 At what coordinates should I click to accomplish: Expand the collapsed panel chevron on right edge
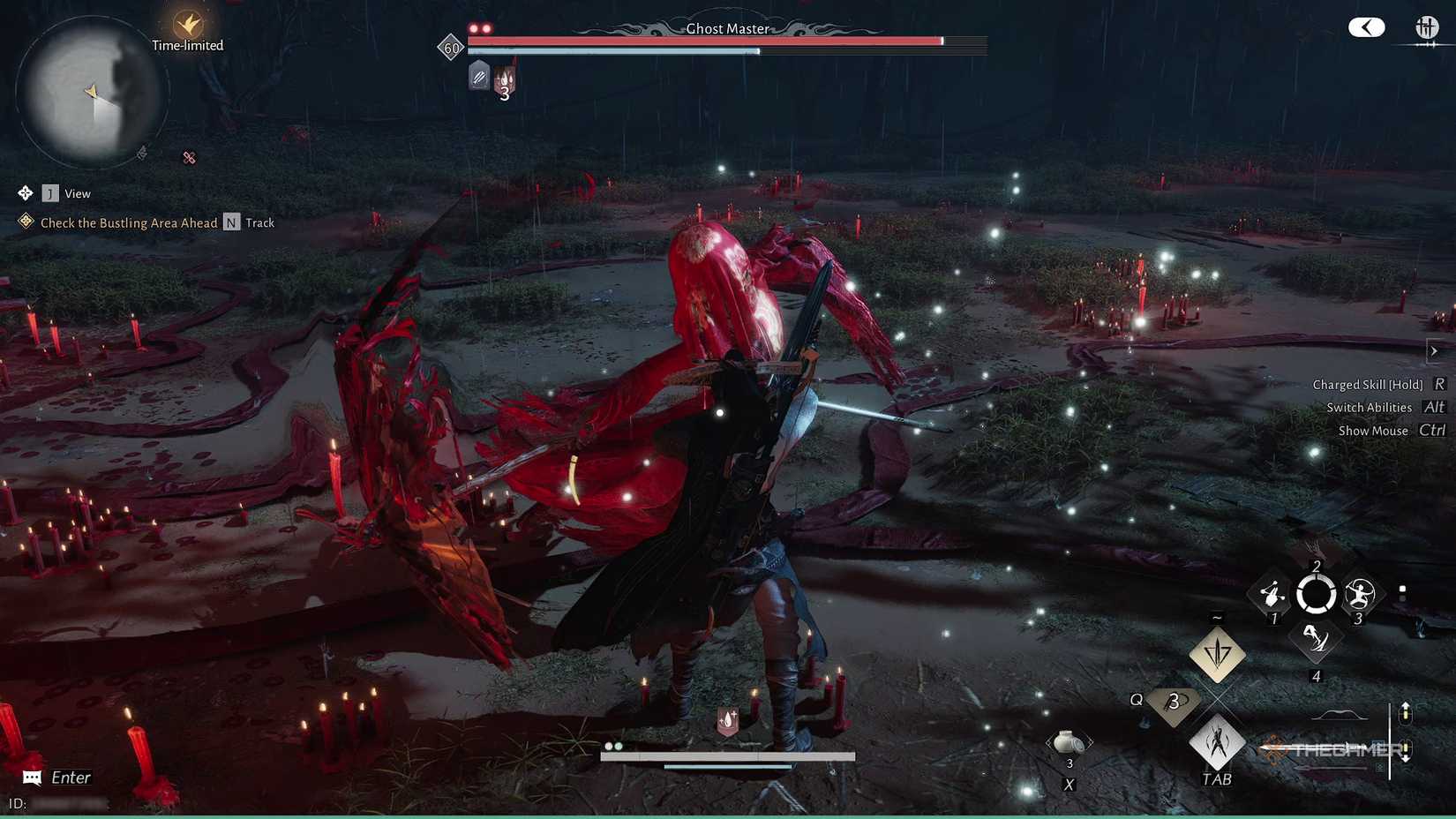pyautogui.click(x=1432, y=349)
